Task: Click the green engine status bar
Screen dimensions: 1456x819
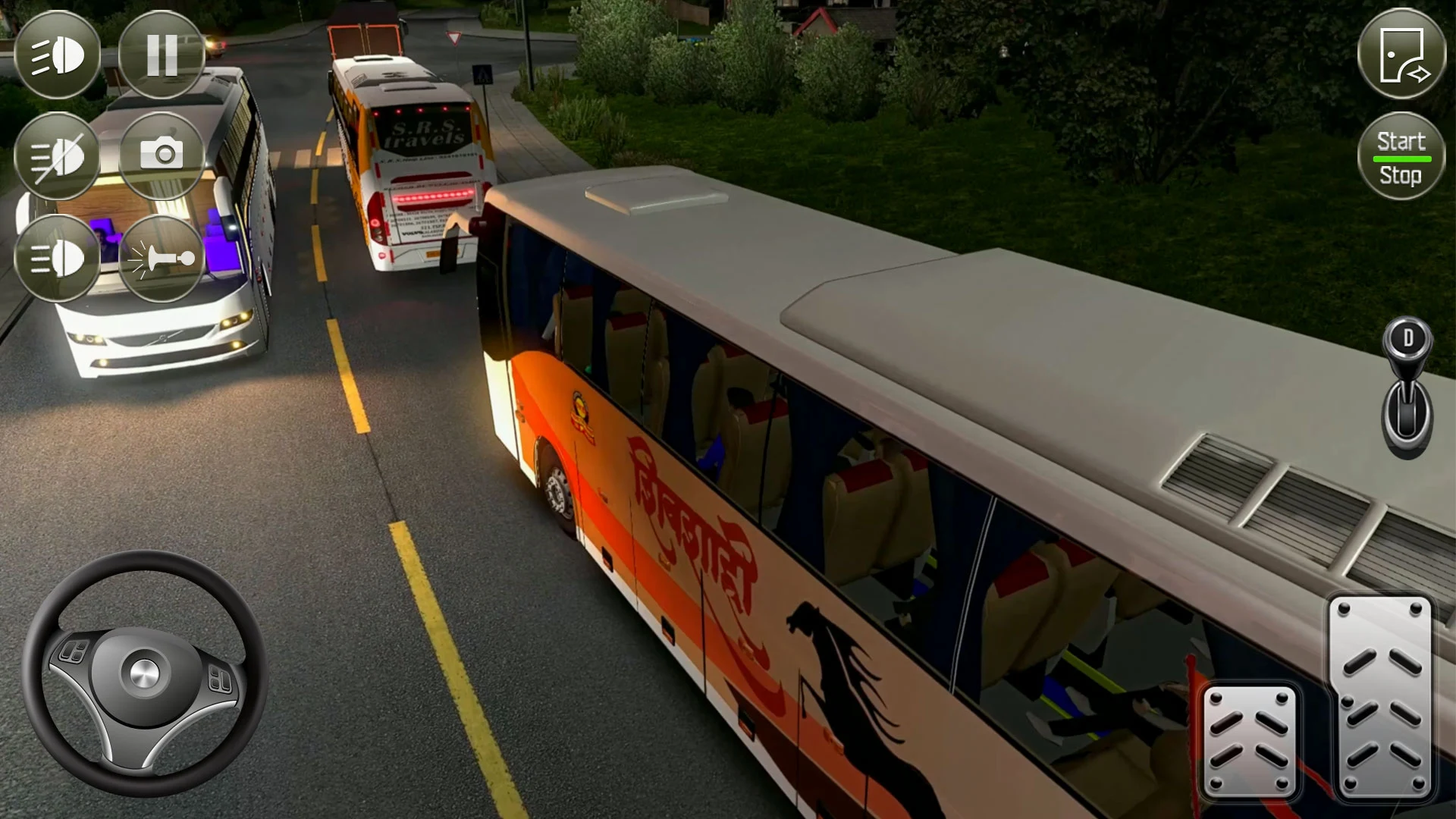Action: point(1401,160)
